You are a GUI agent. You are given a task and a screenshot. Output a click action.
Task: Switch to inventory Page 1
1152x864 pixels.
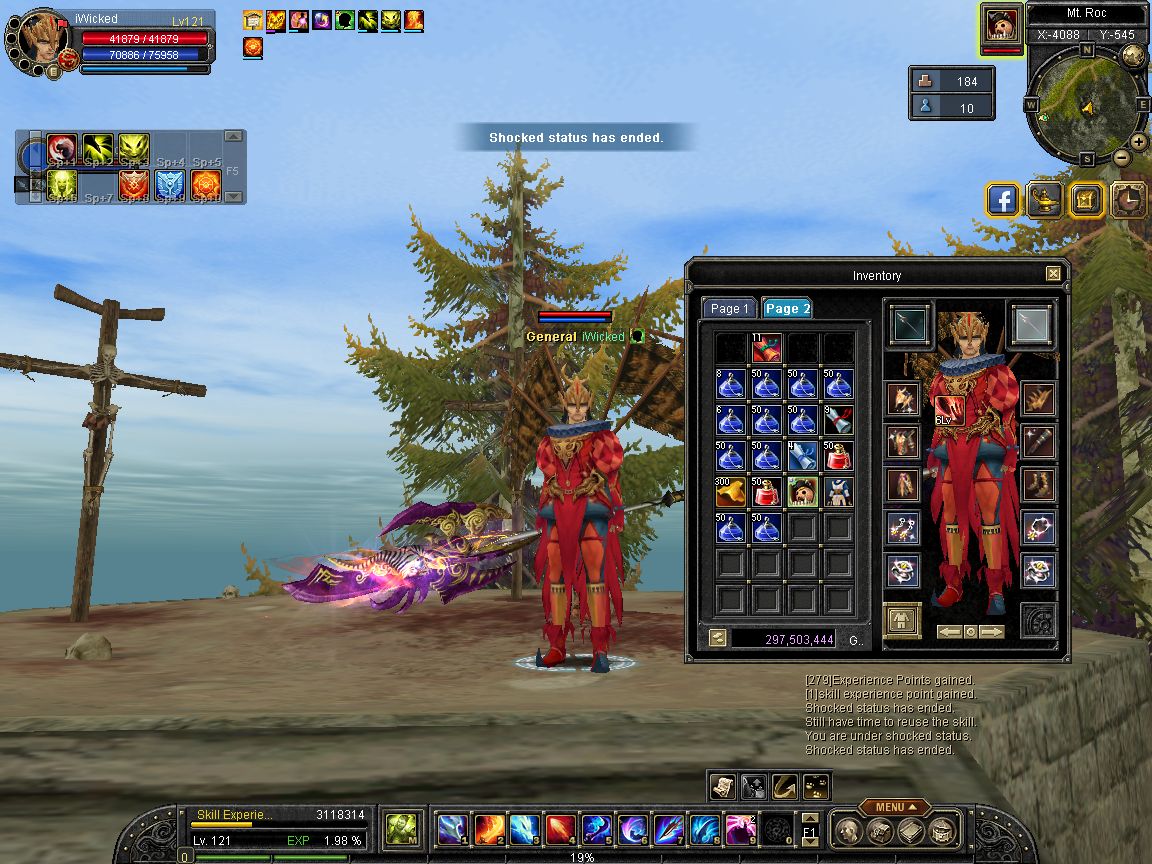(x=729, y=308)
